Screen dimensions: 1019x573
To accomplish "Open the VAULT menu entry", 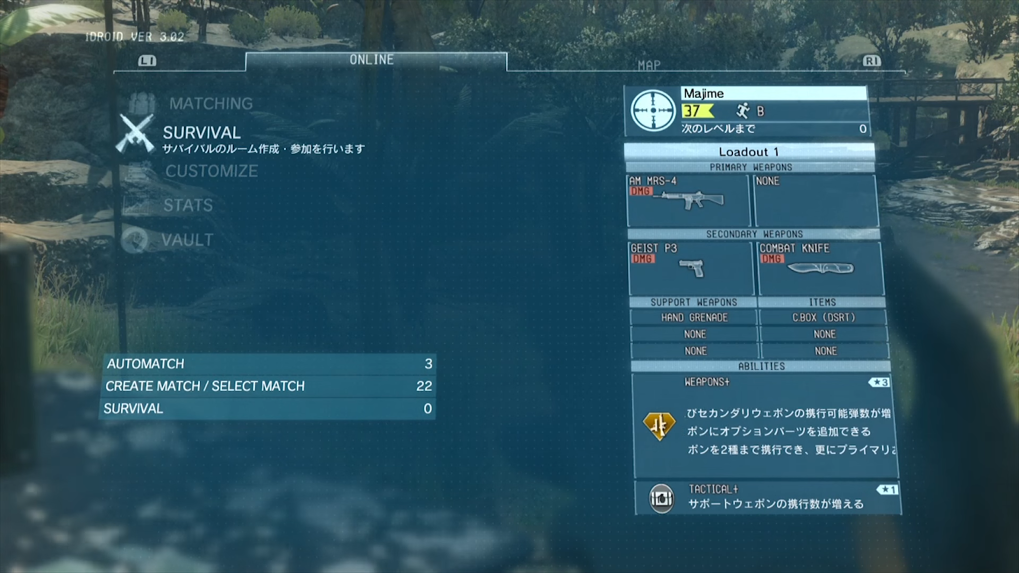I will (187, 240).
